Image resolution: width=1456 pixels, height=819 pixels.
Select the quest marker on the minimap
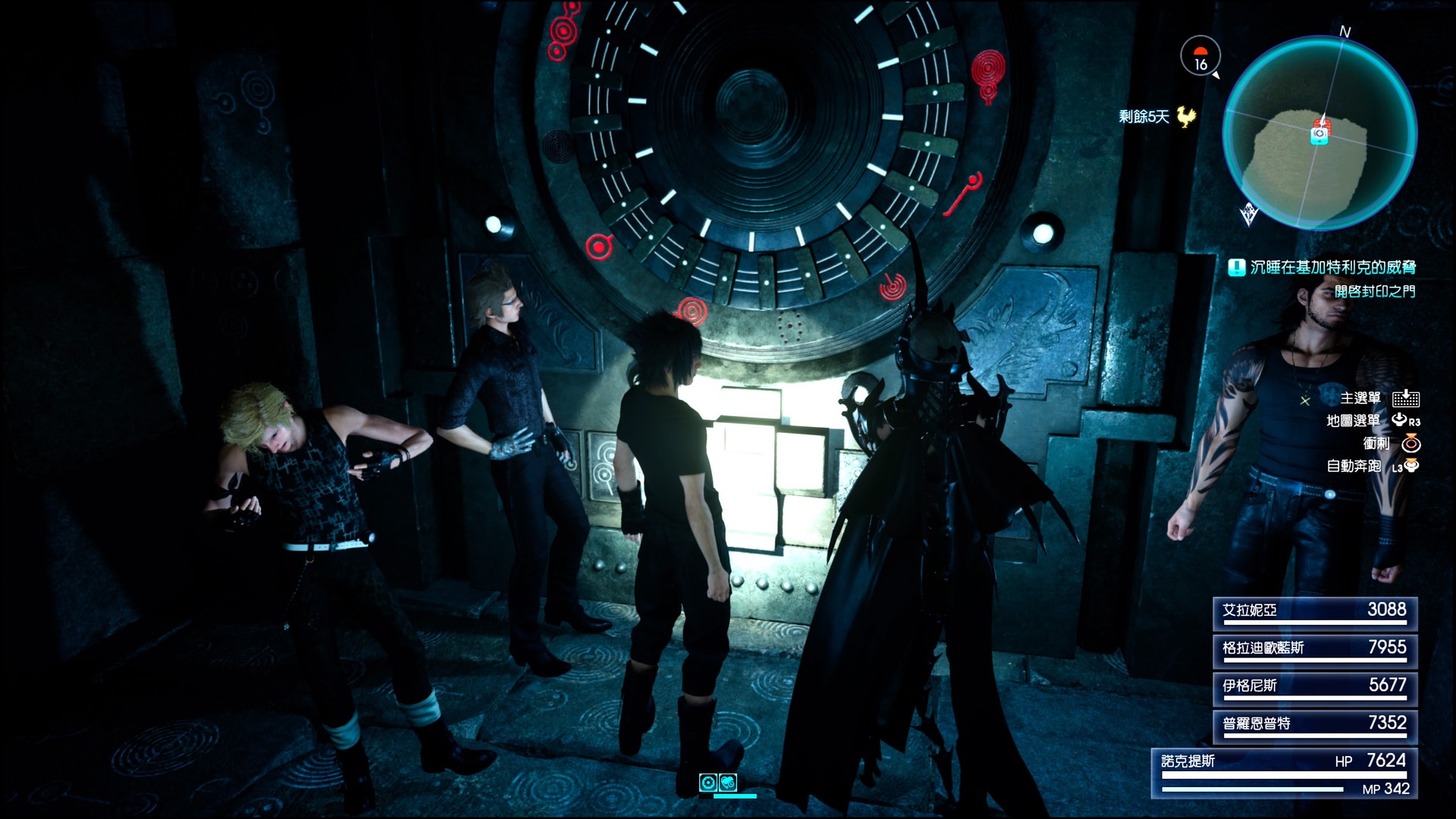[1320, 133]
